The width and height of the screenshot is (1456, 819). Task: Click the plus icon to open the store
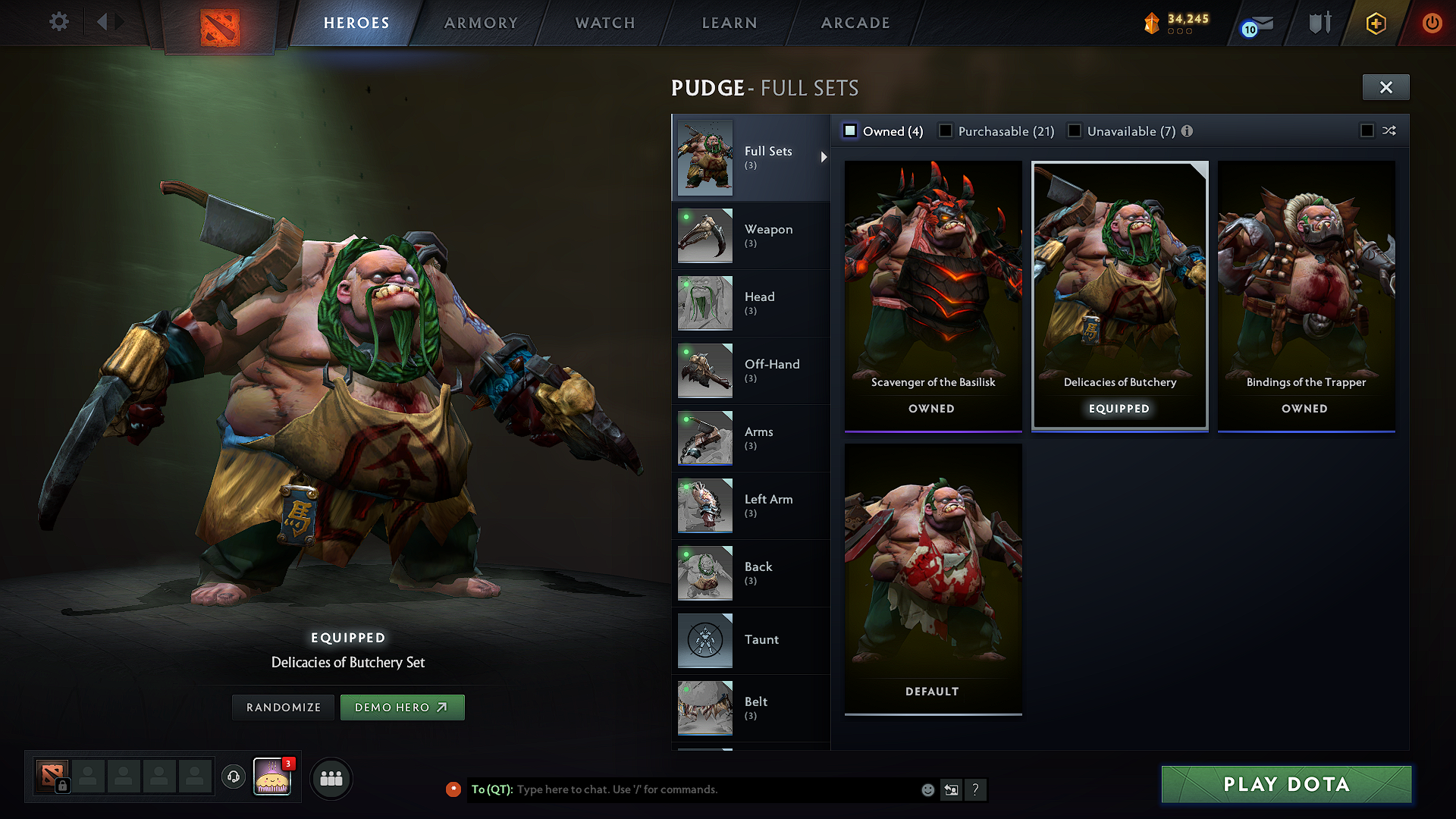[1376, 24]
